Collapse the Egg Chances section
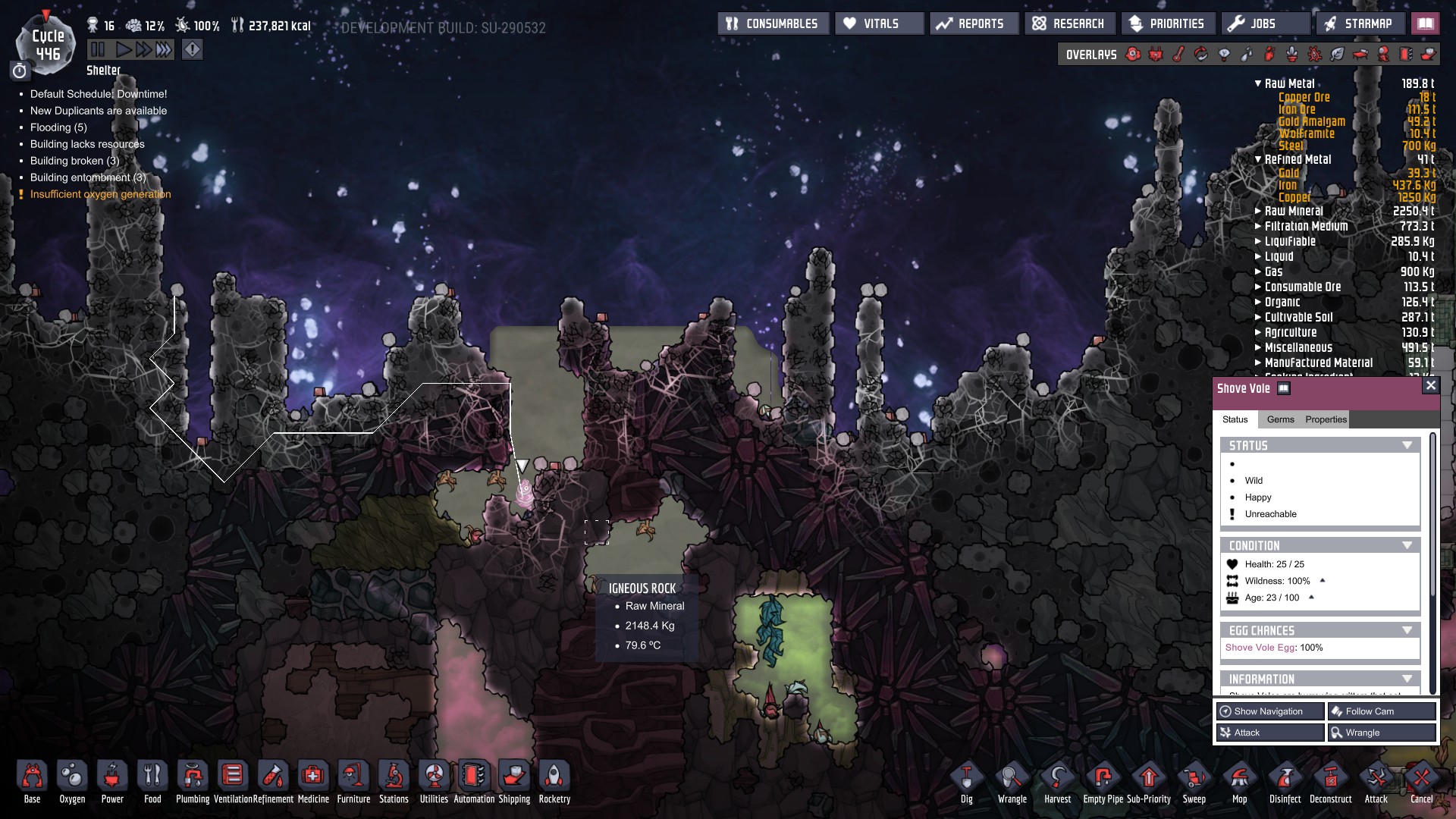Image resolution: width=1456 pixels, height=819 pixels. point(1407,631)
